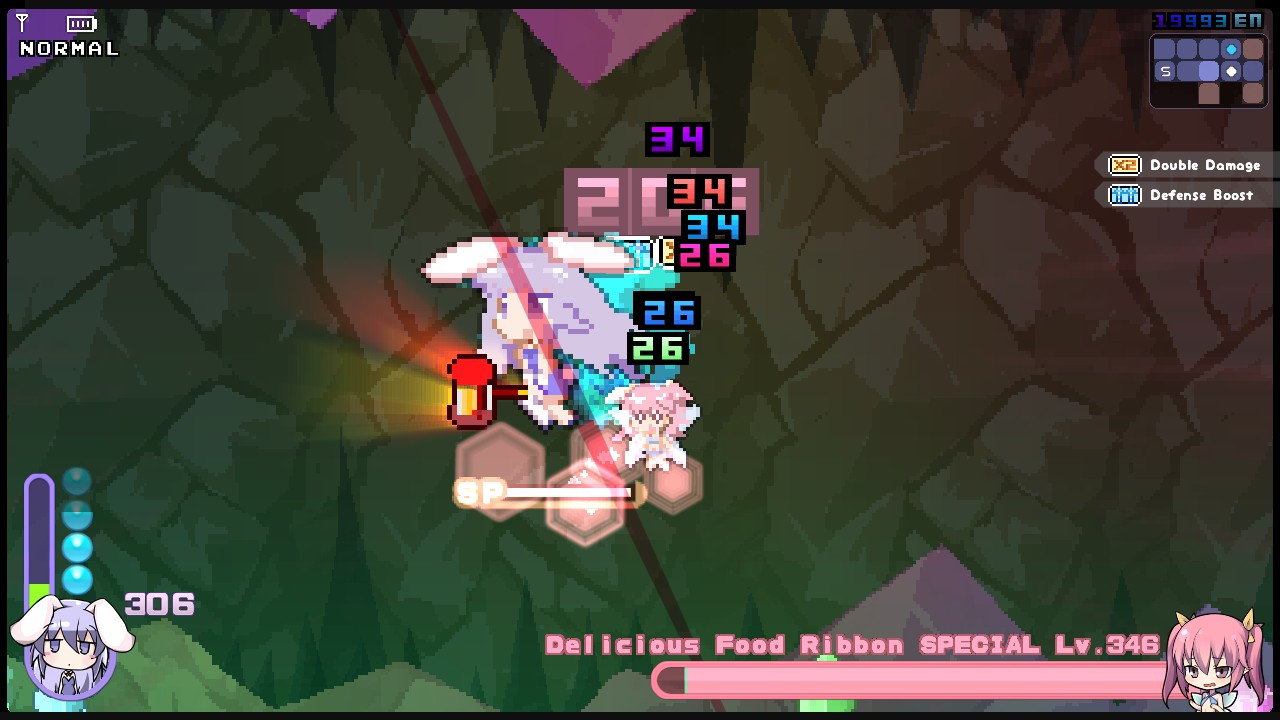1280x720 pixels.
Task: Select the NORMAL difficulty label
Action: 68,47
